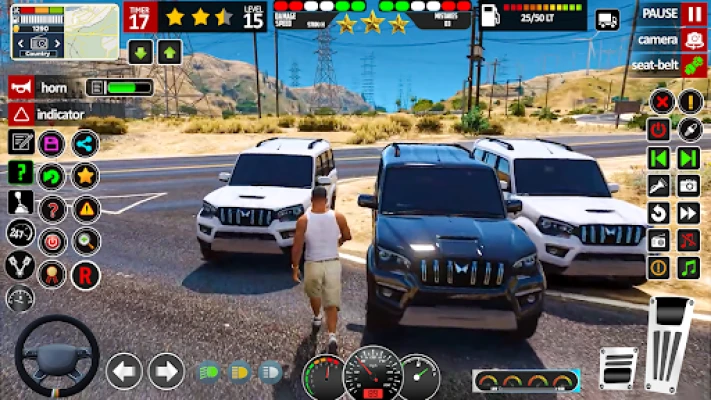The height and width of the screenshot is (400, 711).
Task: Toggle the green headlight icon
Action: click(209, 372)
